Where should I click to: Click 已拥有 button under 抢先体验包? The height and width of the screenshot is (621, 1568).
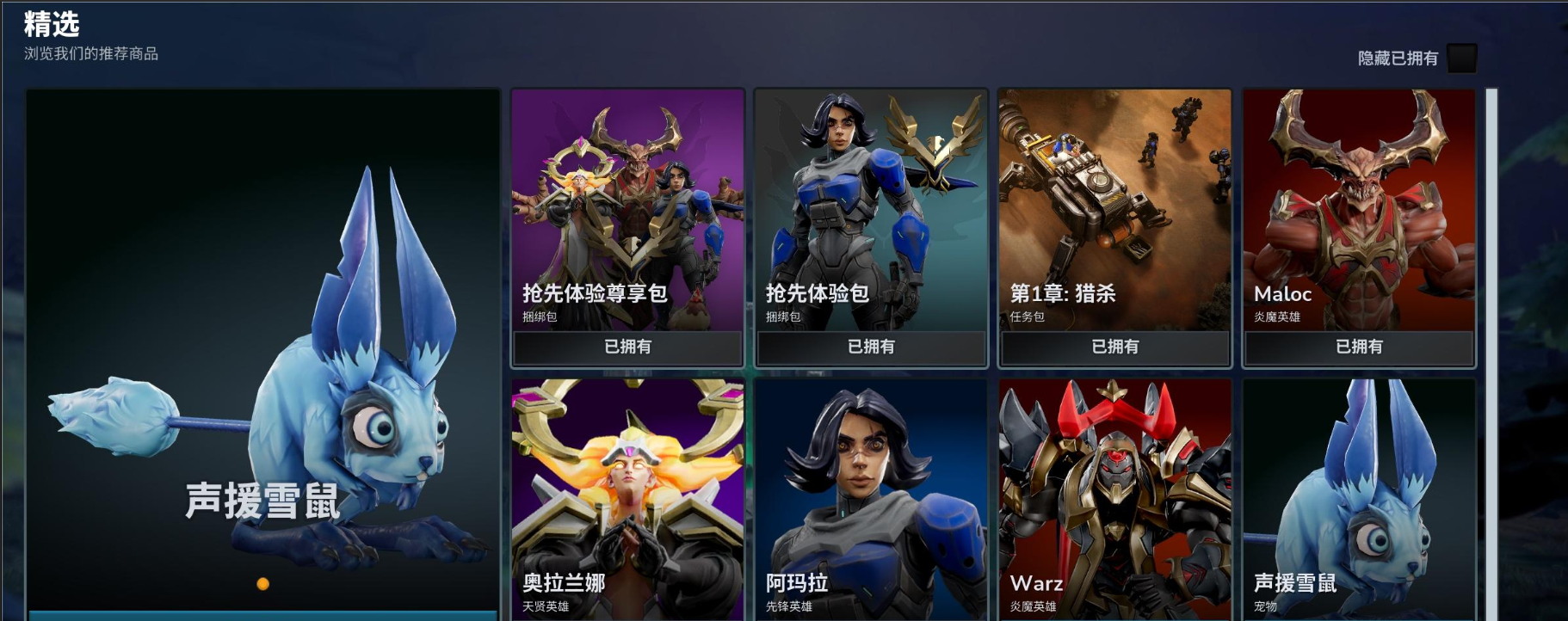coord(871,347)
